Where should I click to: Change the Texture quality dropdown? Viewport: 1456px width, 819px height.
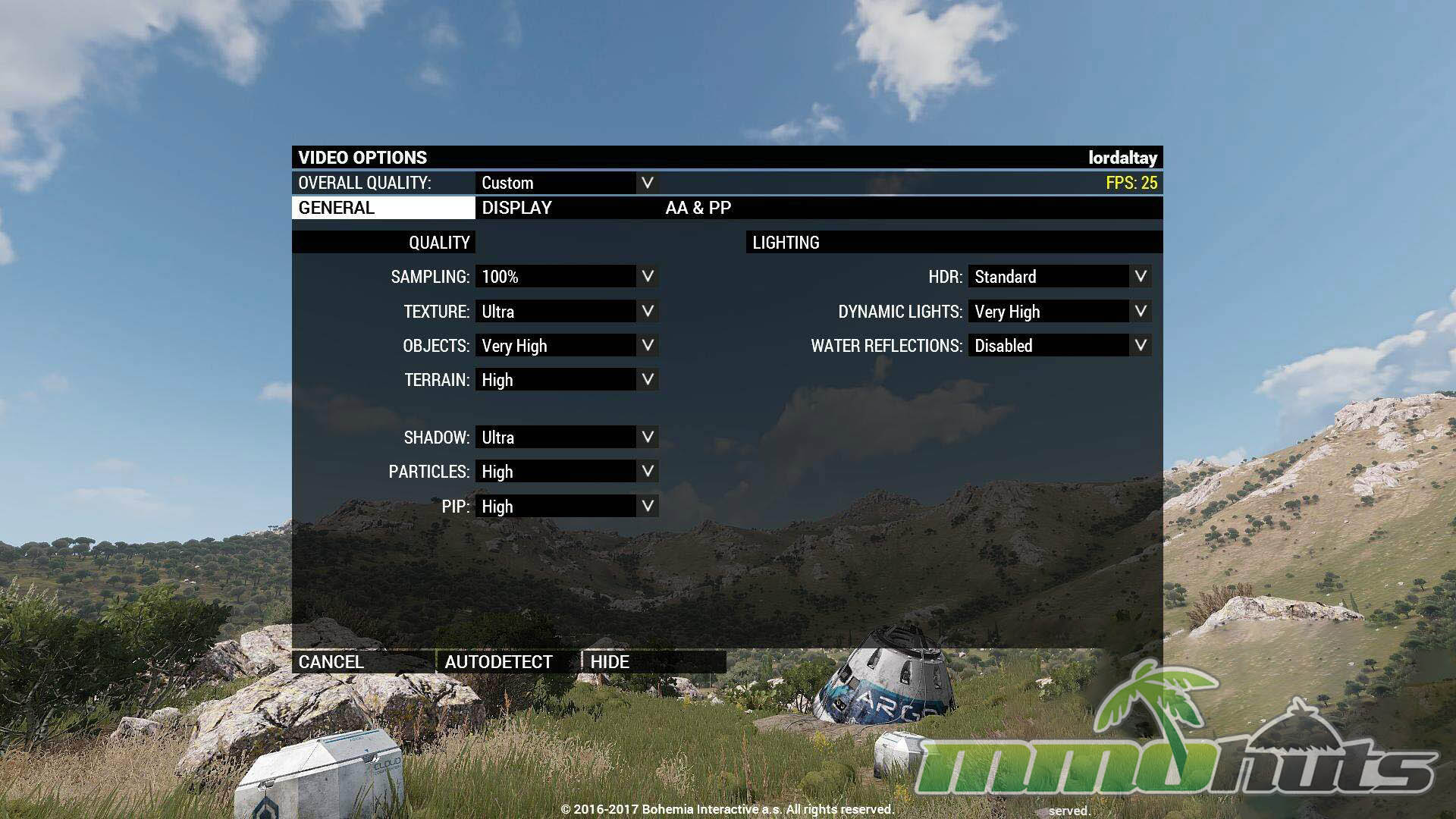tap(566, 312)
